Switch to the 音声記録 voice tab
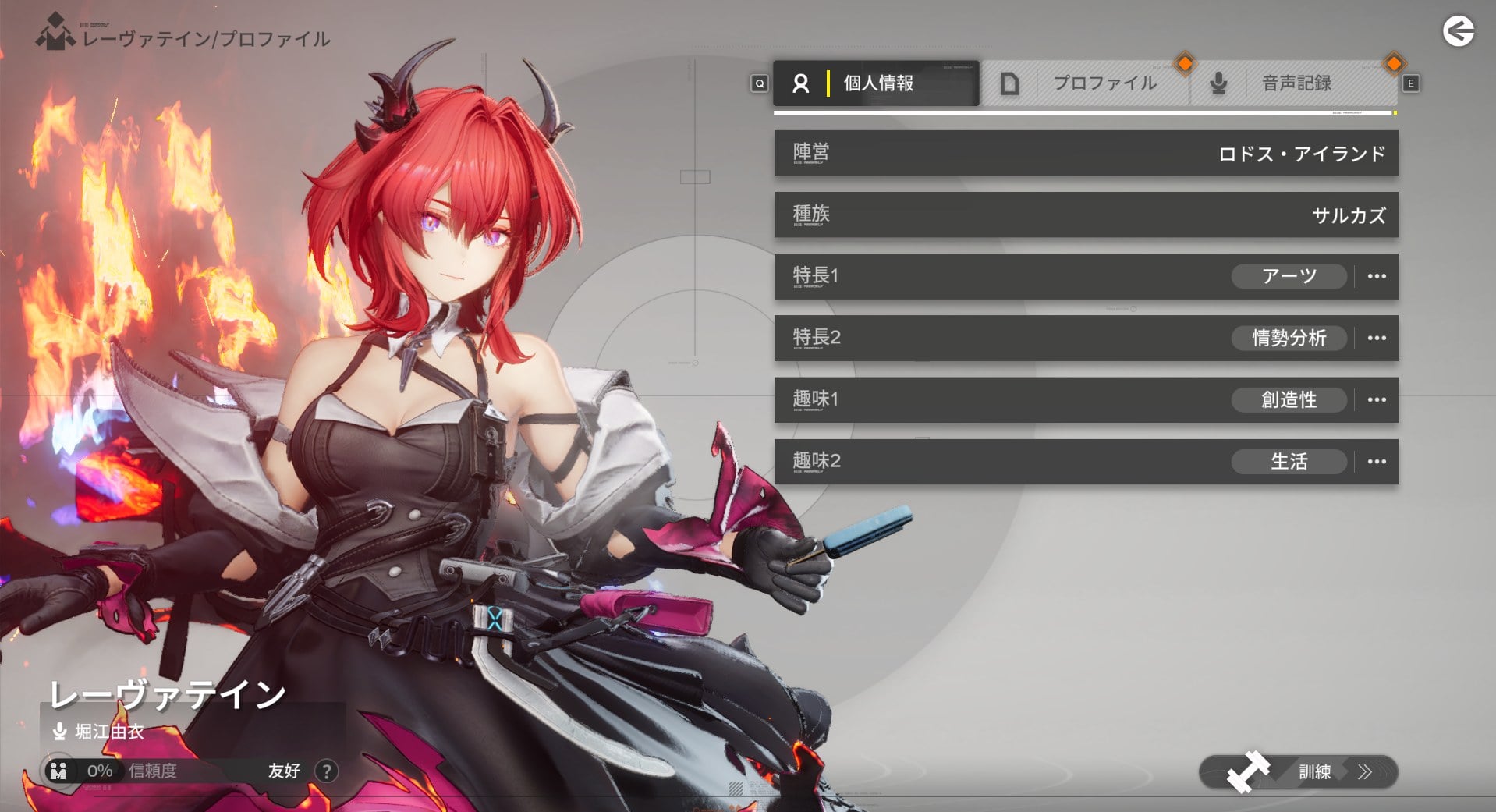This screenshot has height=812, width=1496. click(1295, 83)
